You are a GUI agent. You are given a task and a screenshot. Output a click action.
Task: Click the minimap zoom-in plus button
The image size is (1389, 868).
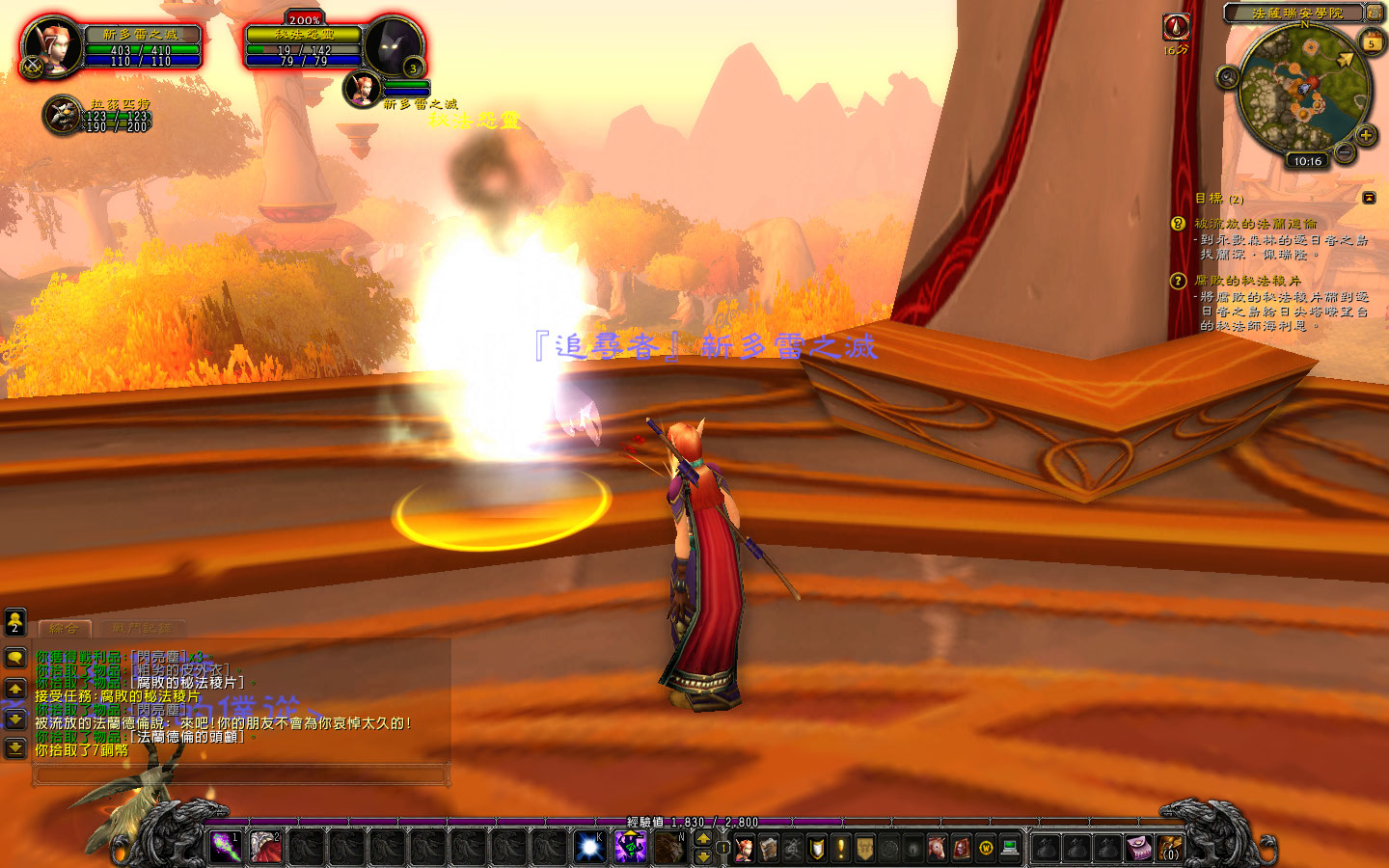coord(1366,135)
